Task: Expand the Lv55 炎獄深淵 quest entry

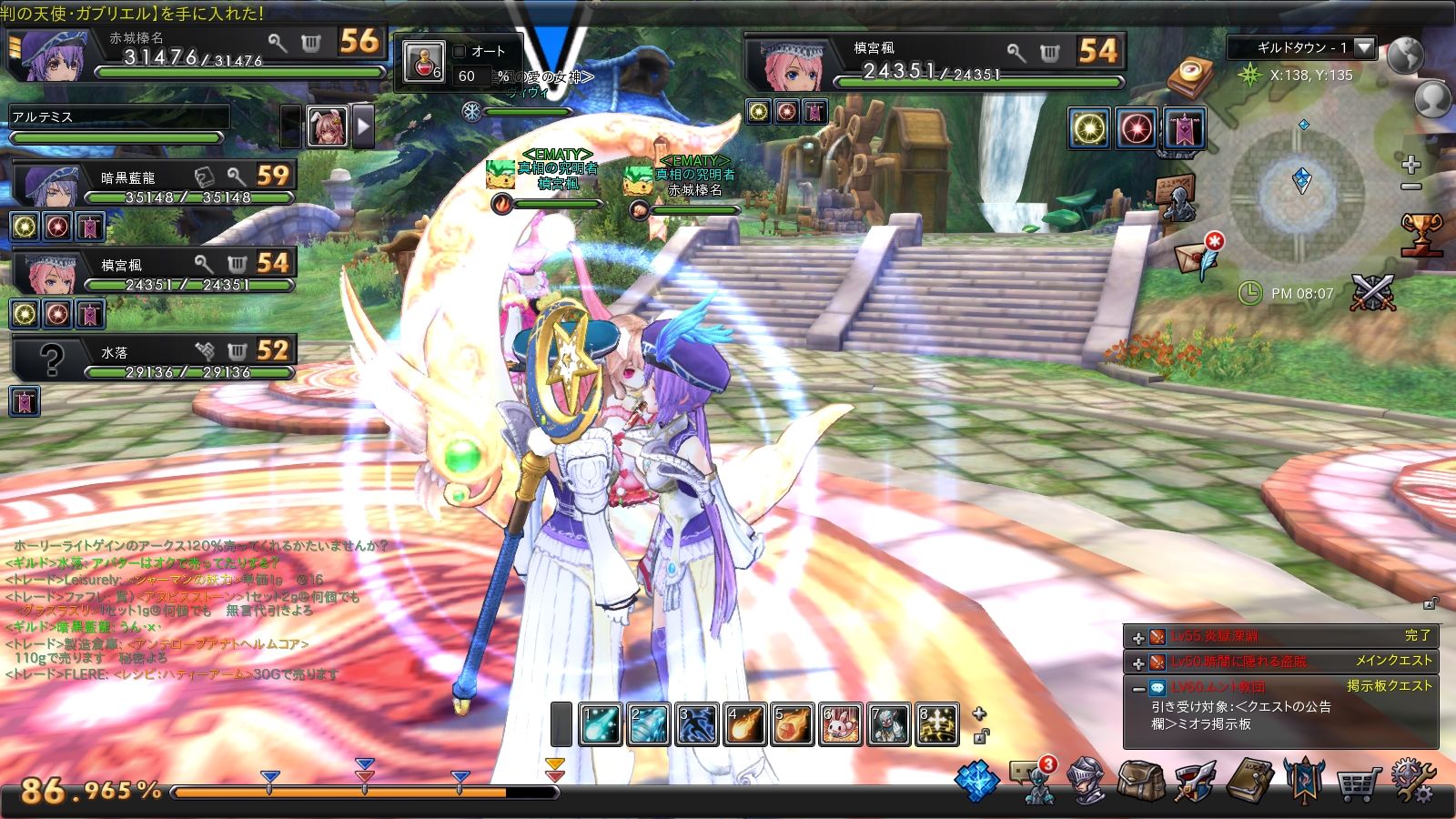Action: (x=1137, y=638)
